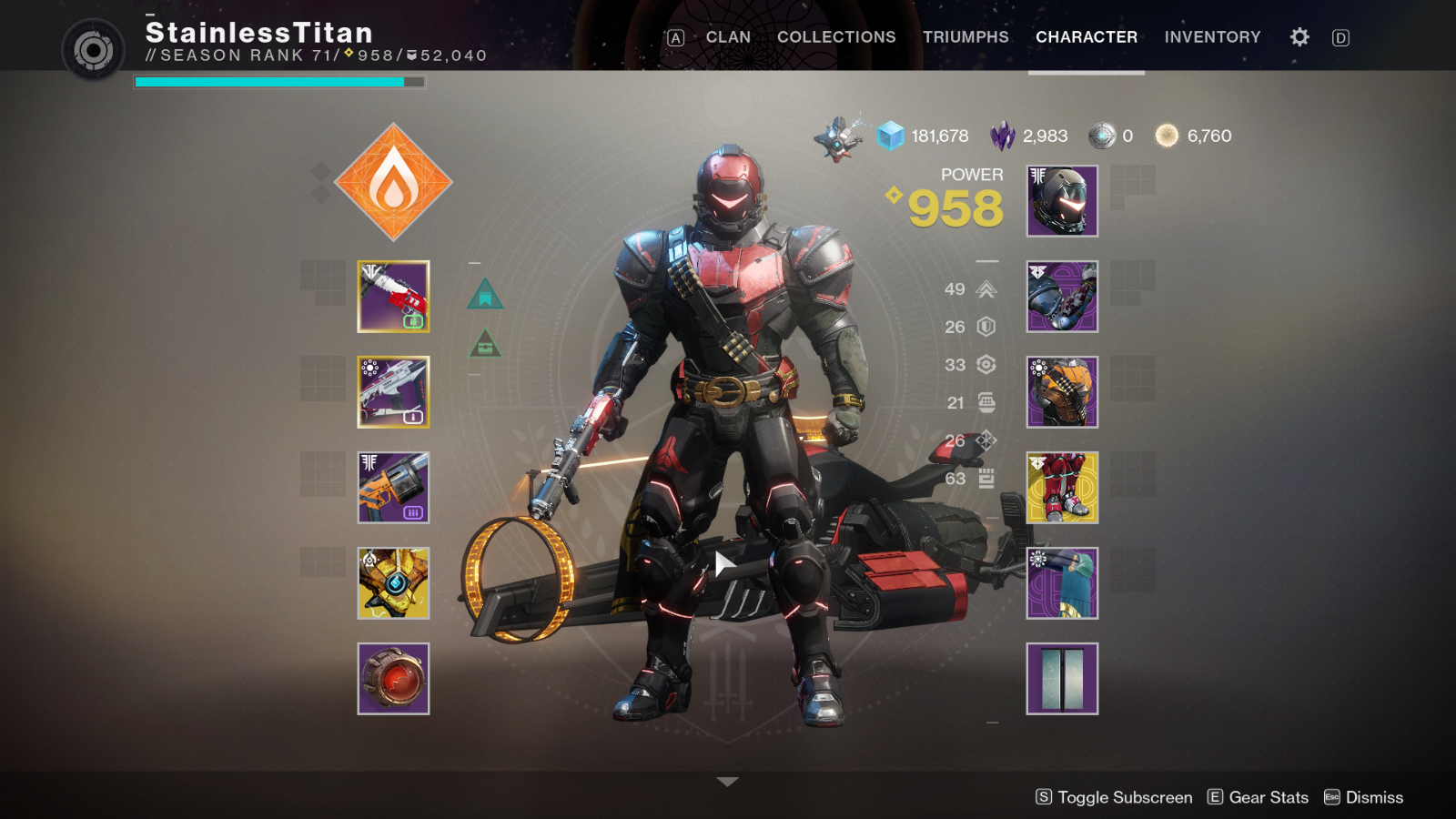Open settings via the gear icon

[x=1299, y=37]
